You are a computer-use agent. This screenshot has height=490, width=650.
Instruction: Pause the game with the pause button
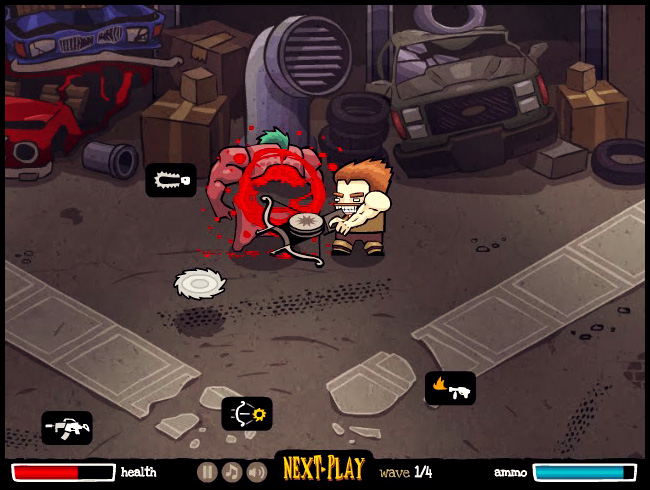tap(207, 472)
